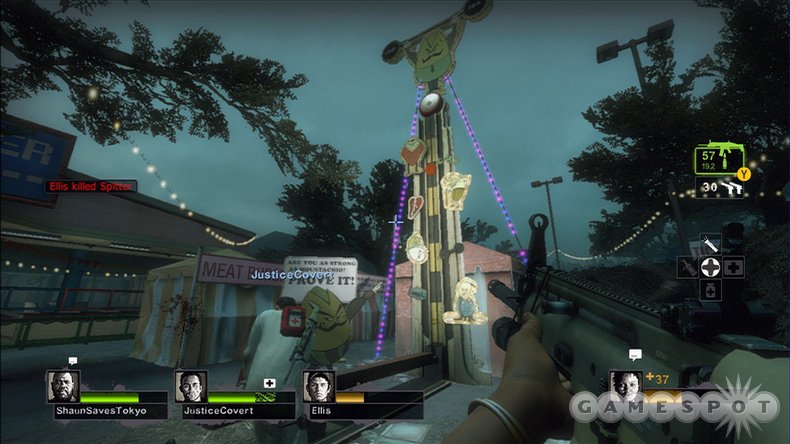
Task: Select the primary assault rifle weapon slot
Action: tap(721, 160)
